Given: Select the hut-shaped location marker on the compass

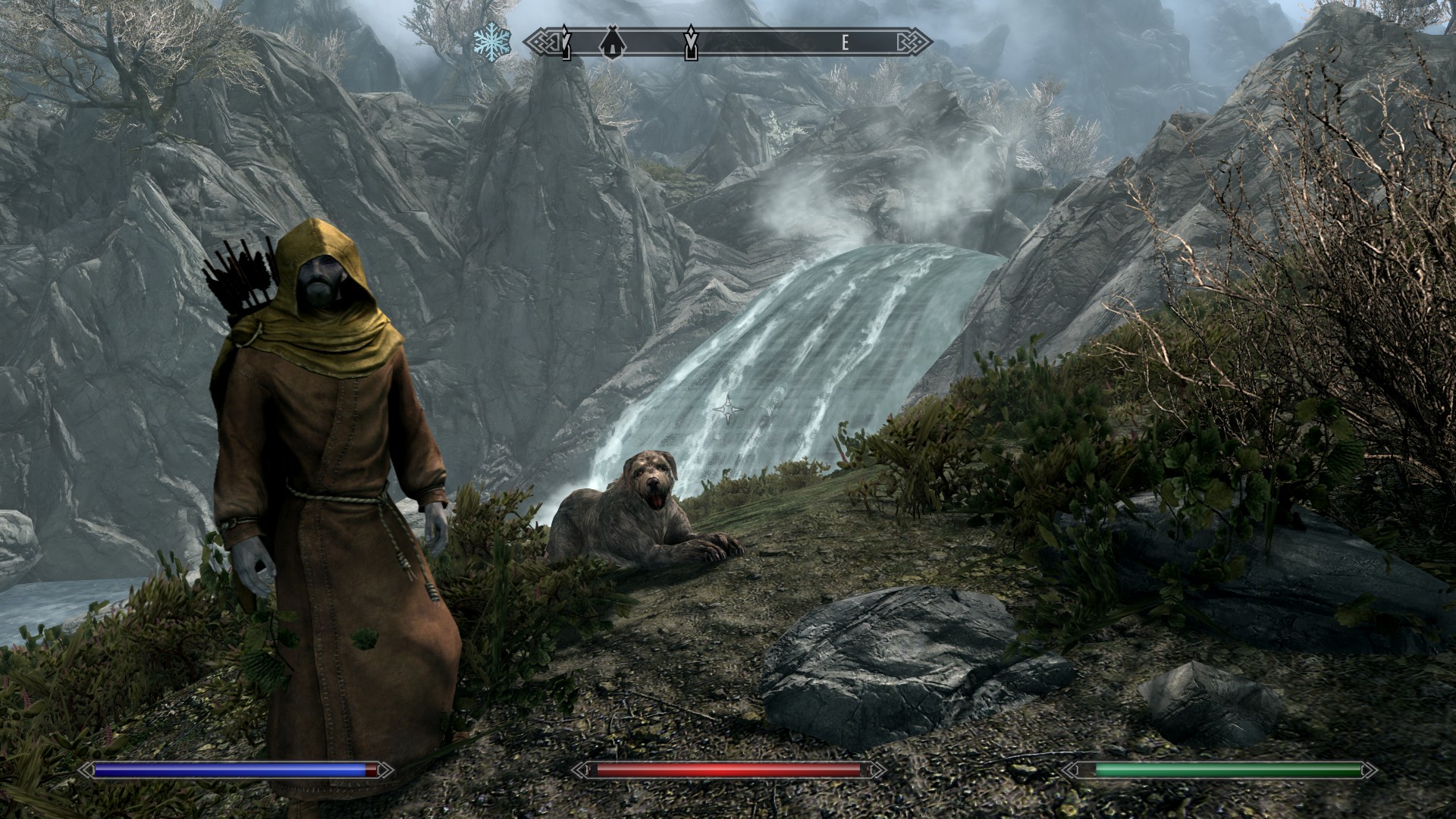Looking at the screenshot, I should click(610, 43).
